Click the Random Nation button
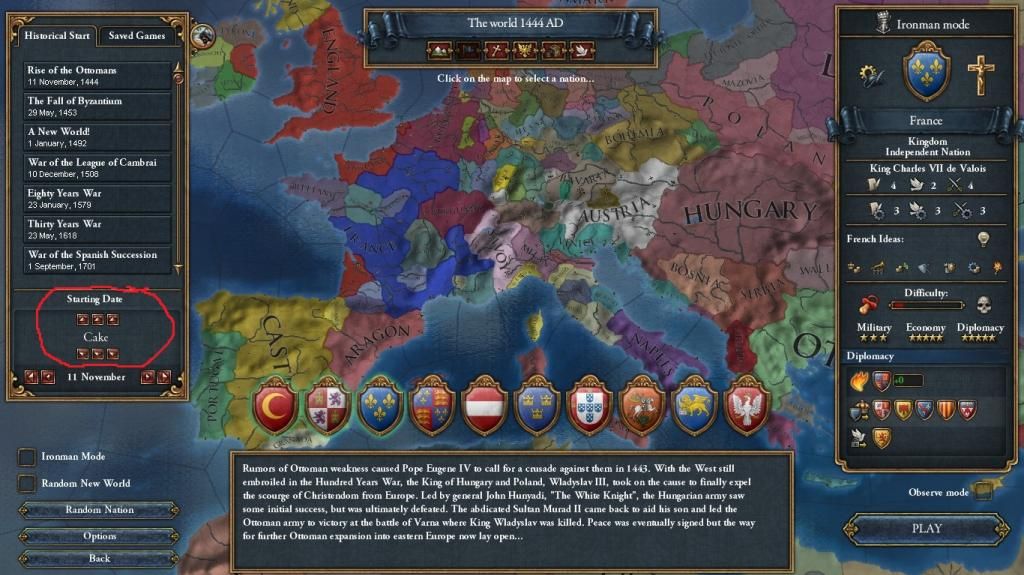 (x=98, y=510)
